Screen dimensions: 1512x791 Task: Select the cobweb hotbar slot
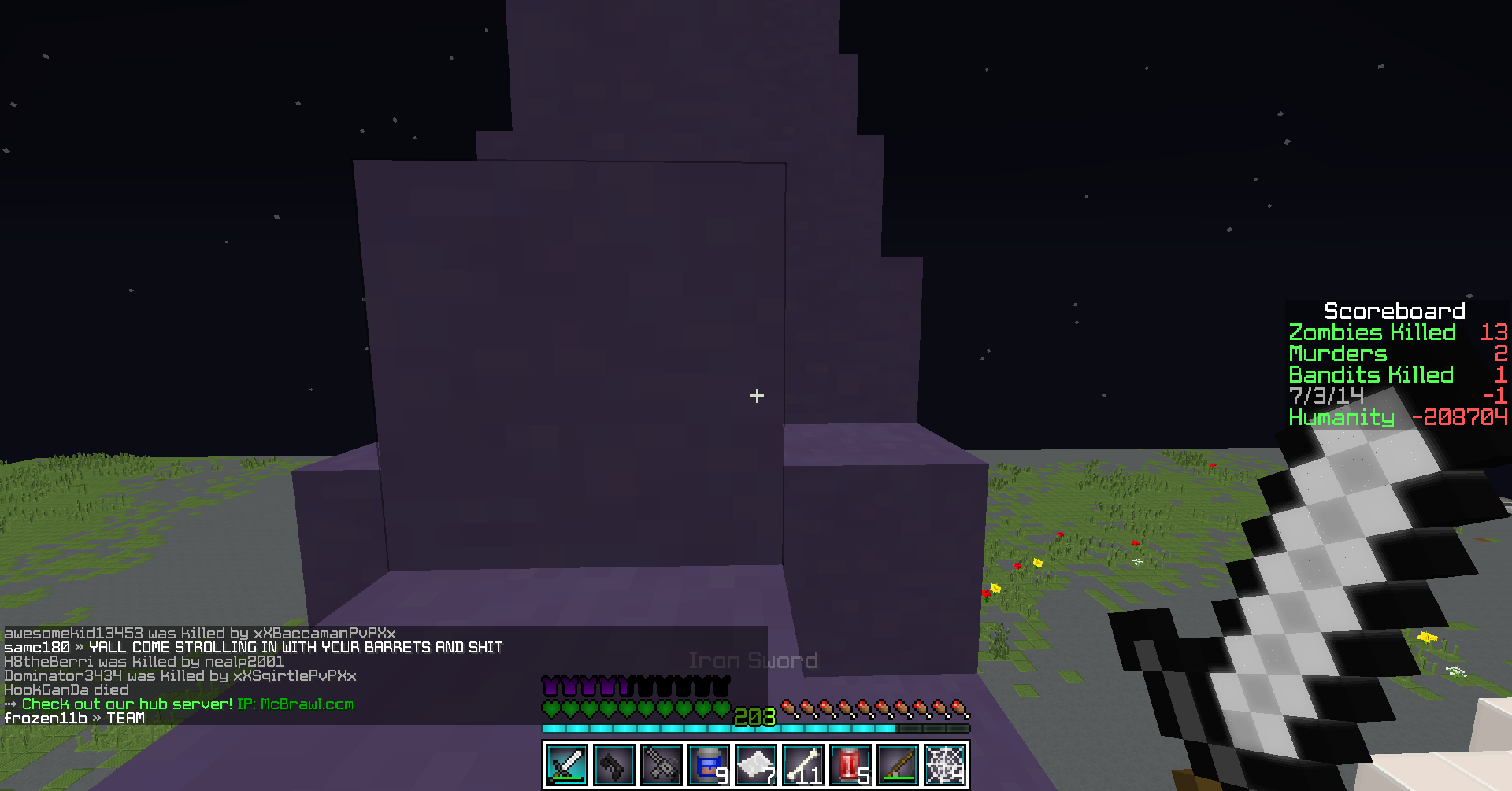click(x=945, y=764)
